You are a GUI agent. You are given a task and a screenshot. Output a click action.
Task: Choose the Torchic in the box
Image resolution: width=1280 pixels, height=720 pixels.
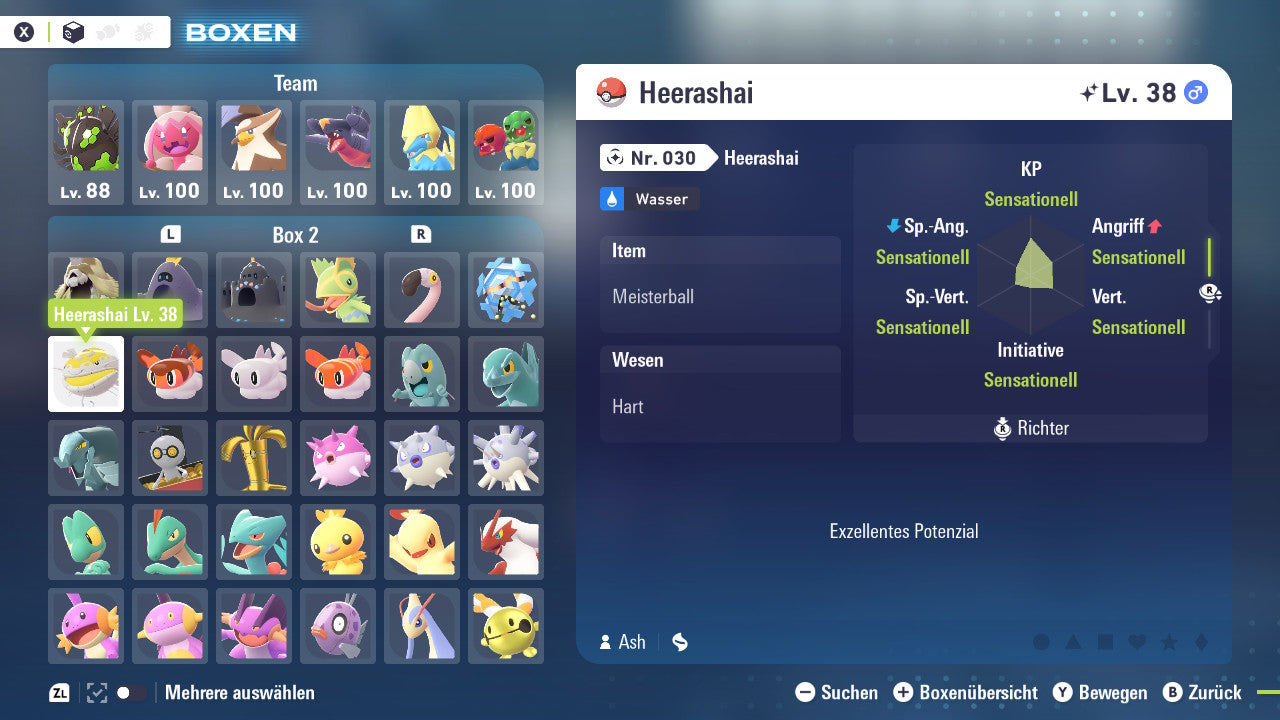[x=338, y=542]
